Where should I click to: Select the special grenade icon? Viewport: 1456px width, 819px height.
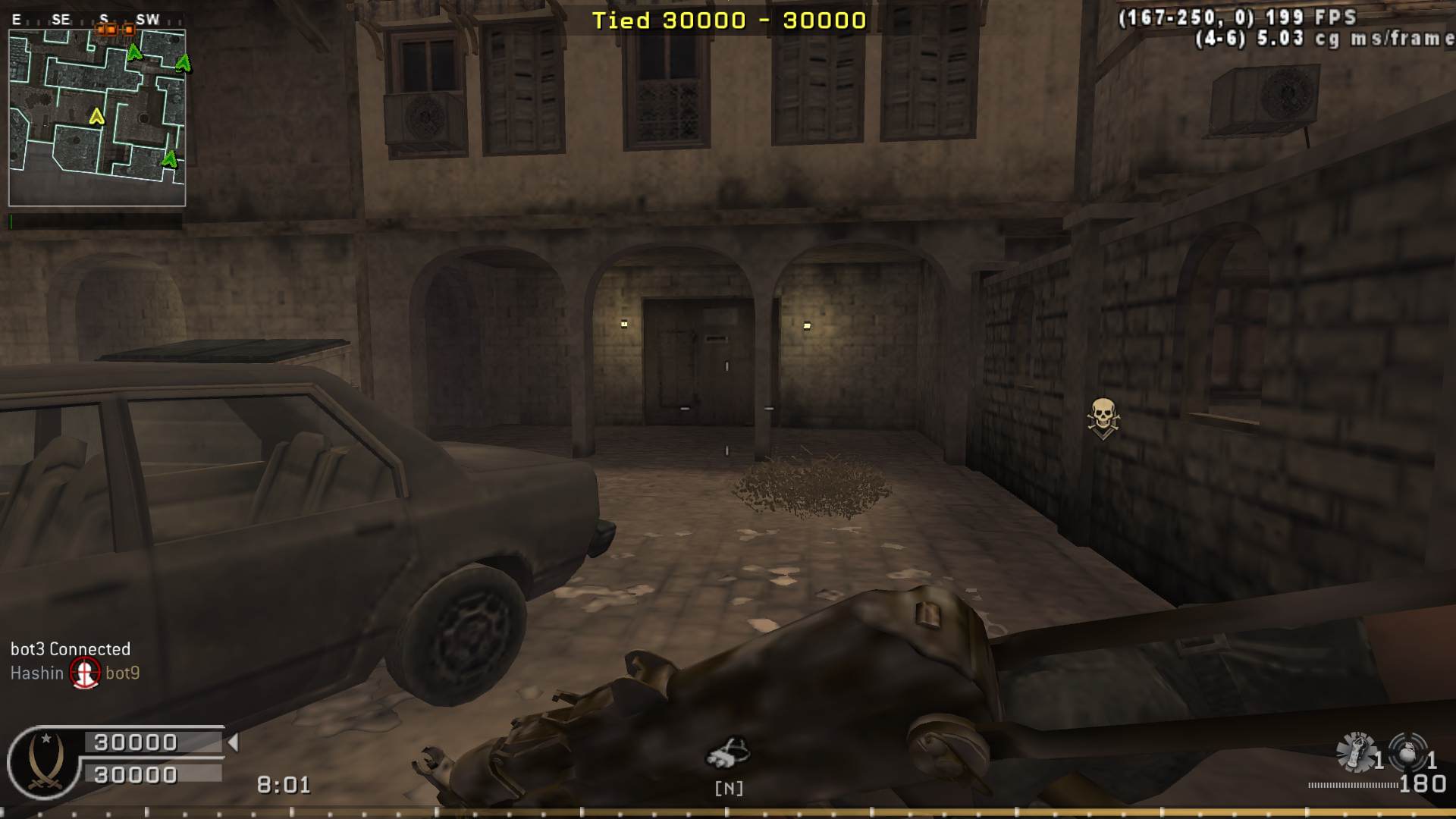pos(1356,752)
